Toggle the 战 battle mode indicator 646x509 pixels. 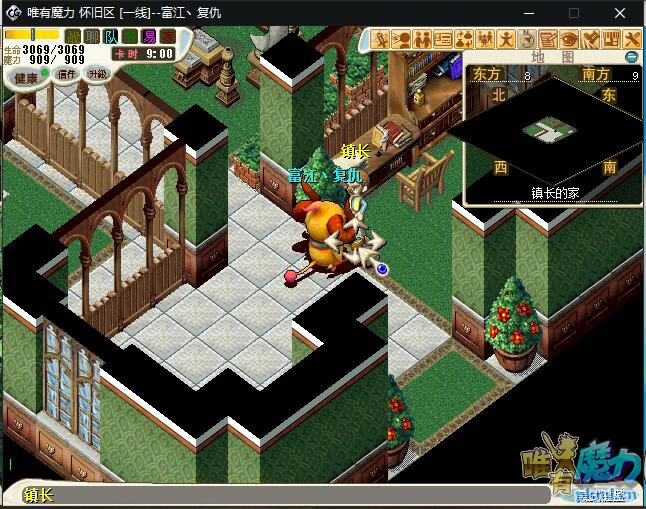coord(73,37)
